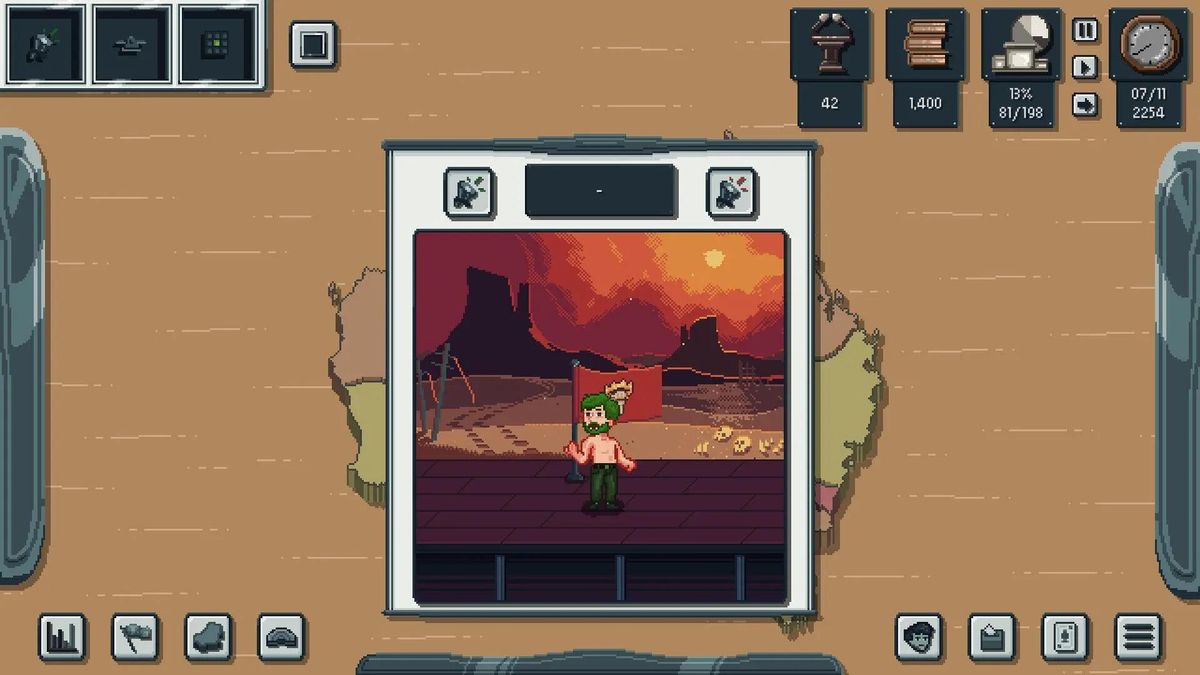Screen dimensions: 1200x675
Task: Open the bar chart statistics panel
Action: [x=62, y=637]
